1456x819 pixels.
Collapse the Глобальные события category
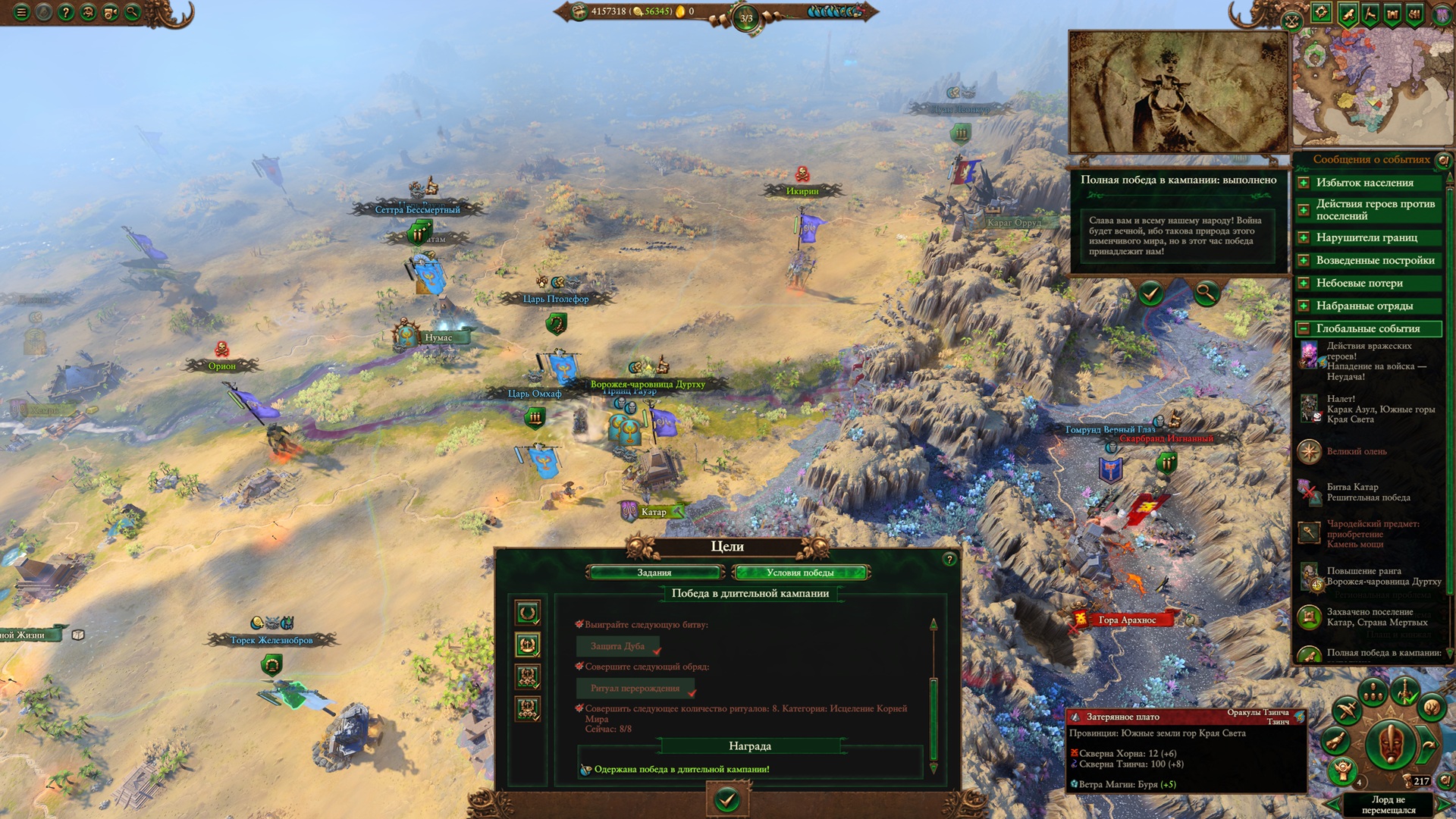(x=1304, y=328)
